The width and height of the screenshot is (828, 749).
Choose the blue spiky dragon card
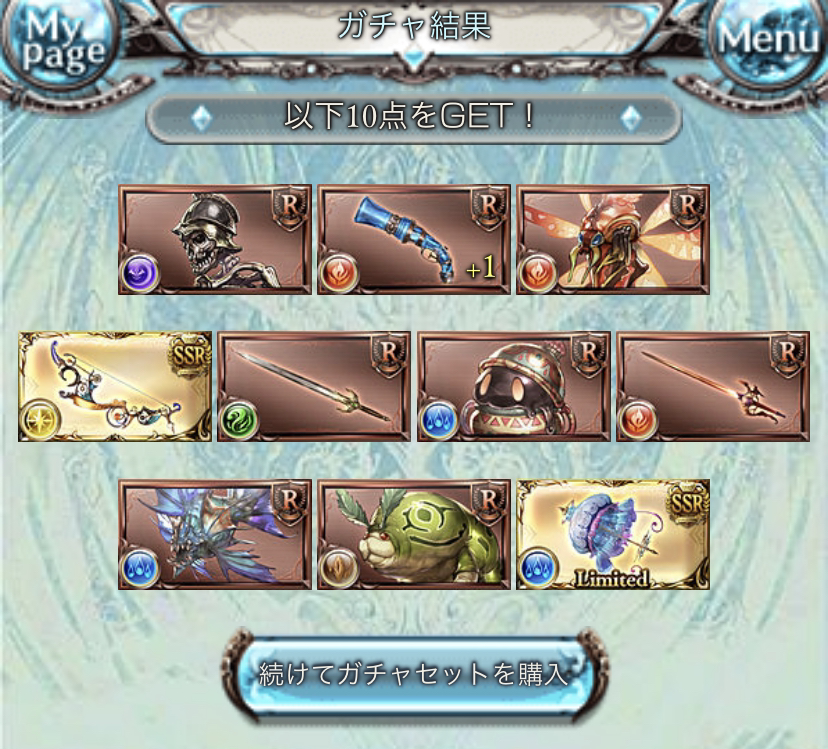click(214, 534)
